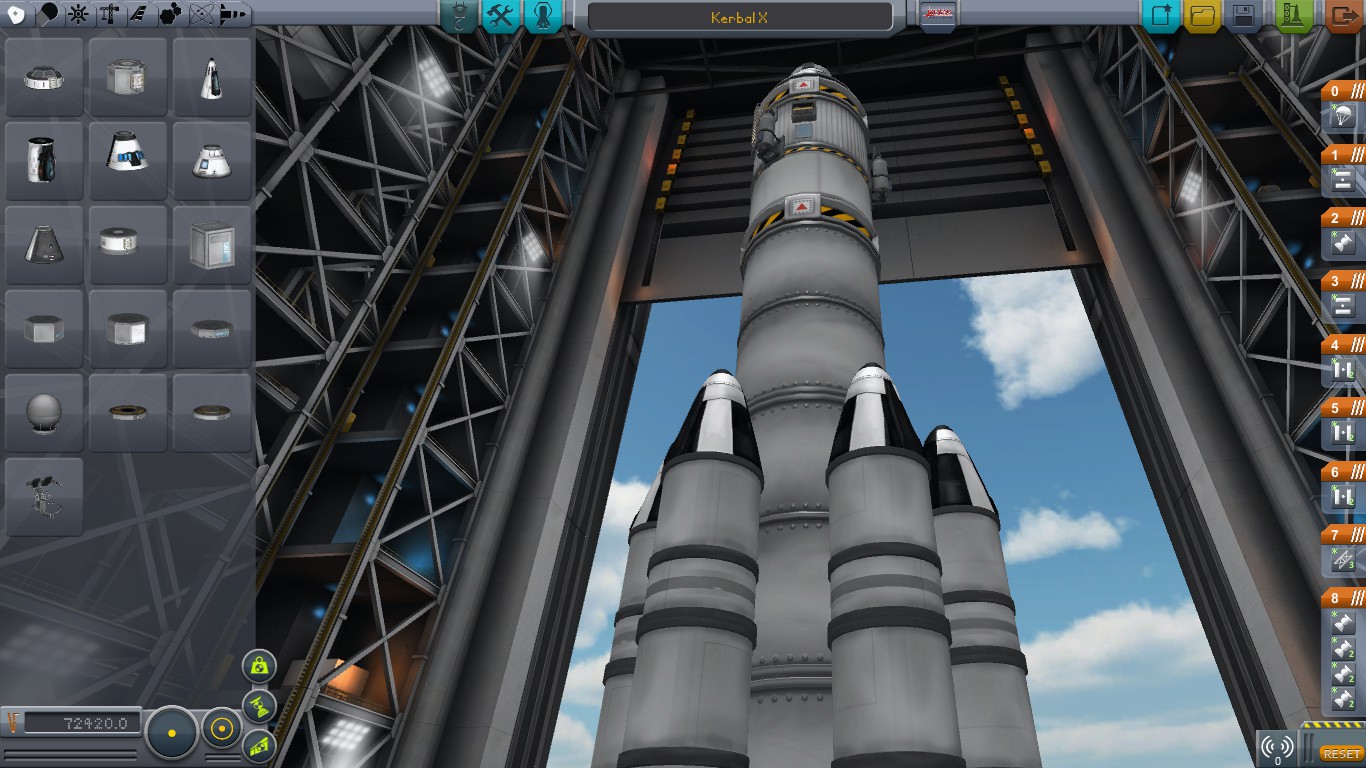Viewport: 1366px width, 768px height.
Task: Click the Kerbal X craft name field
Action: [739, 17]
